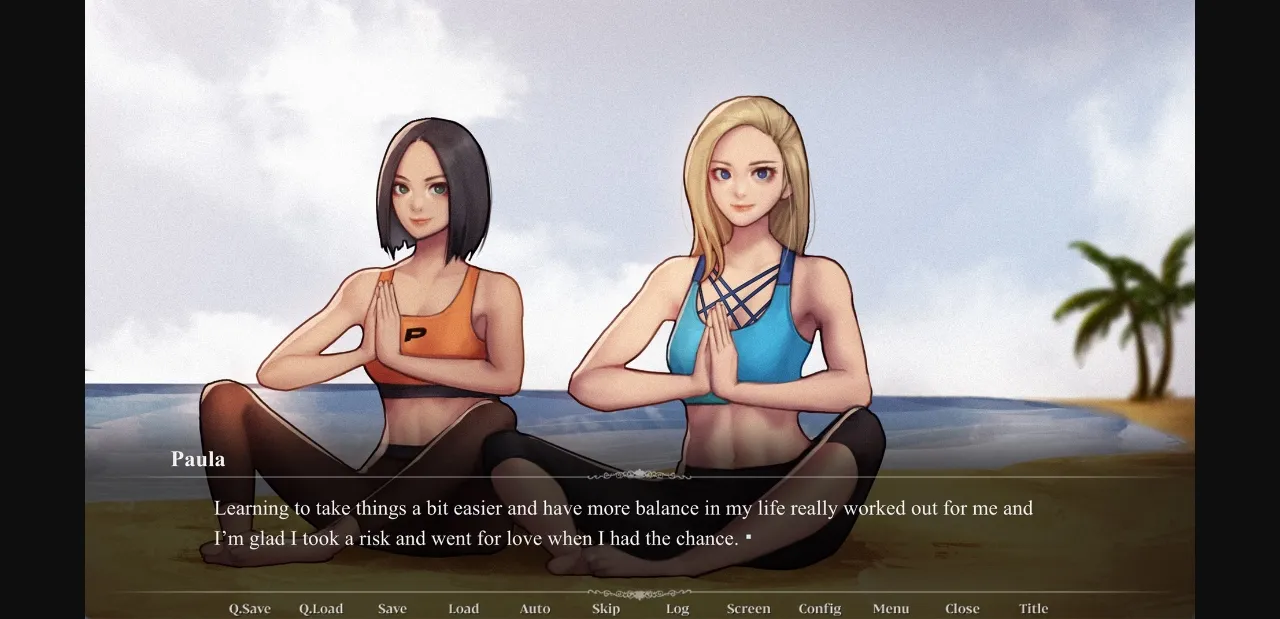Open the Load game screen

click(x=463, y=608)
